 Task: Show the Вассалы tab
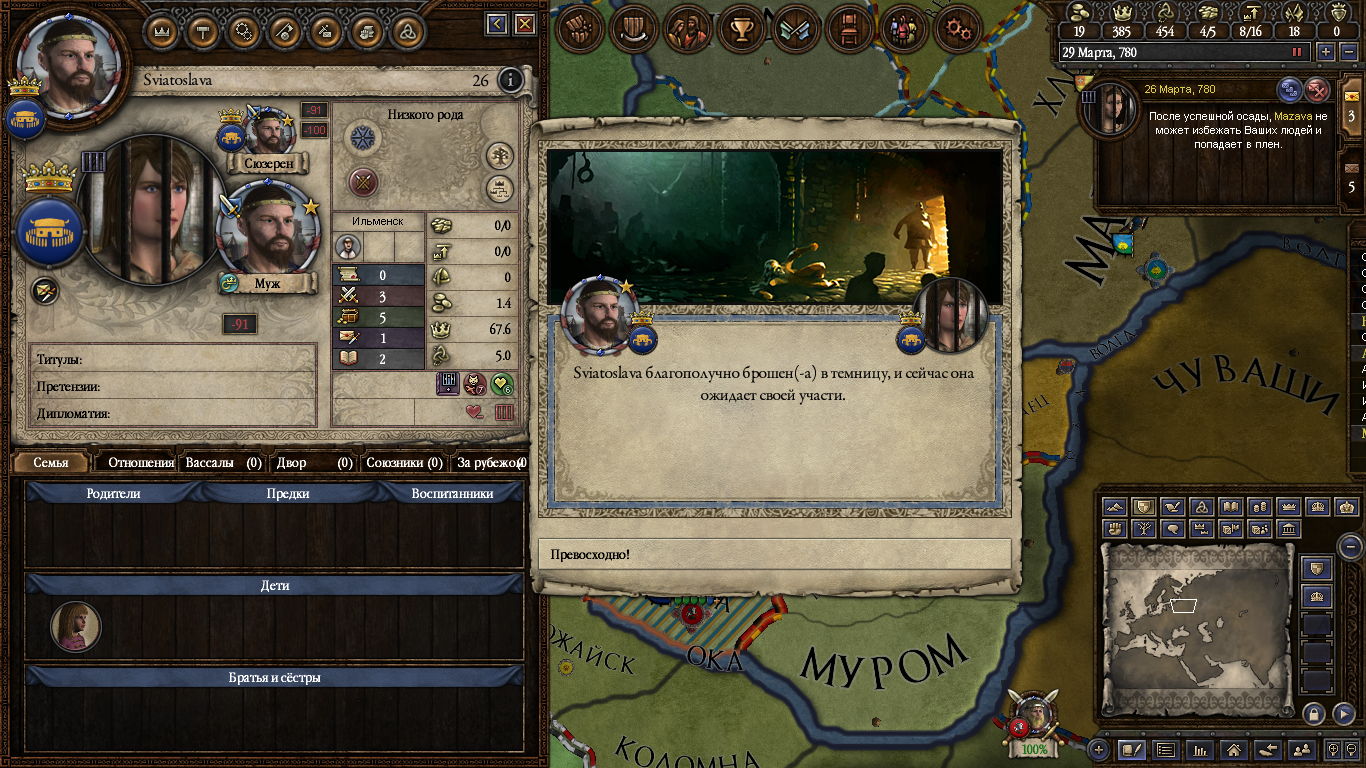click(222, 463)
